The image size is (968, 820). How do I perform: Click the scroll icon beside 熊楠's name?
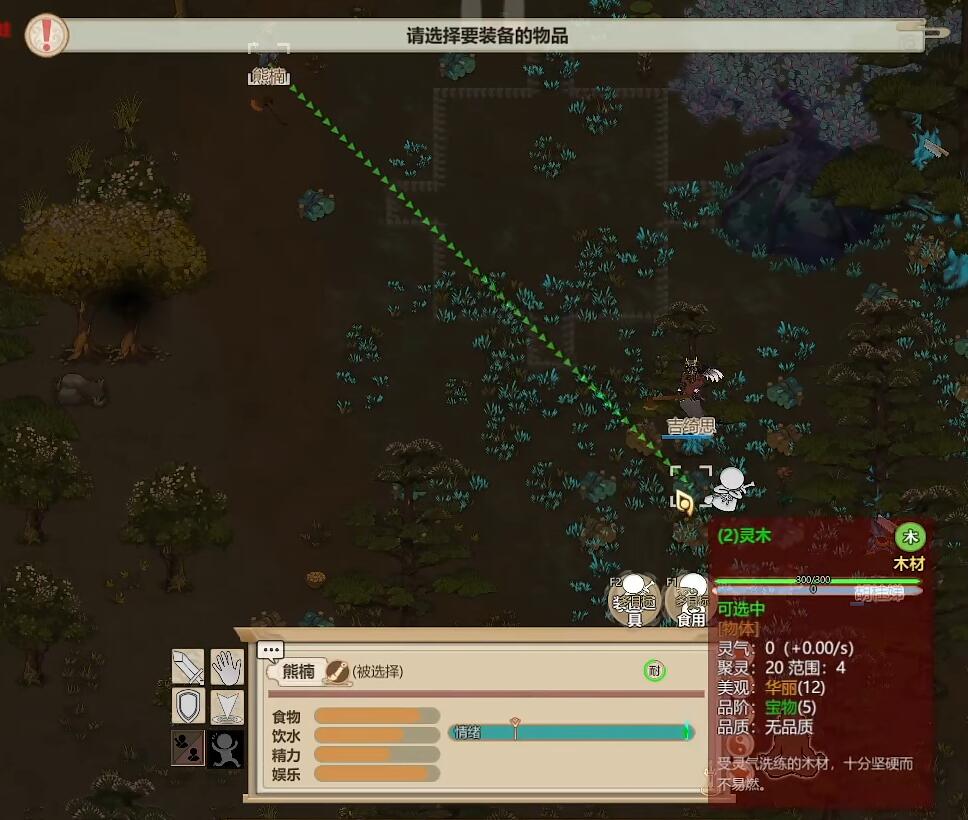tap(338, 672)
